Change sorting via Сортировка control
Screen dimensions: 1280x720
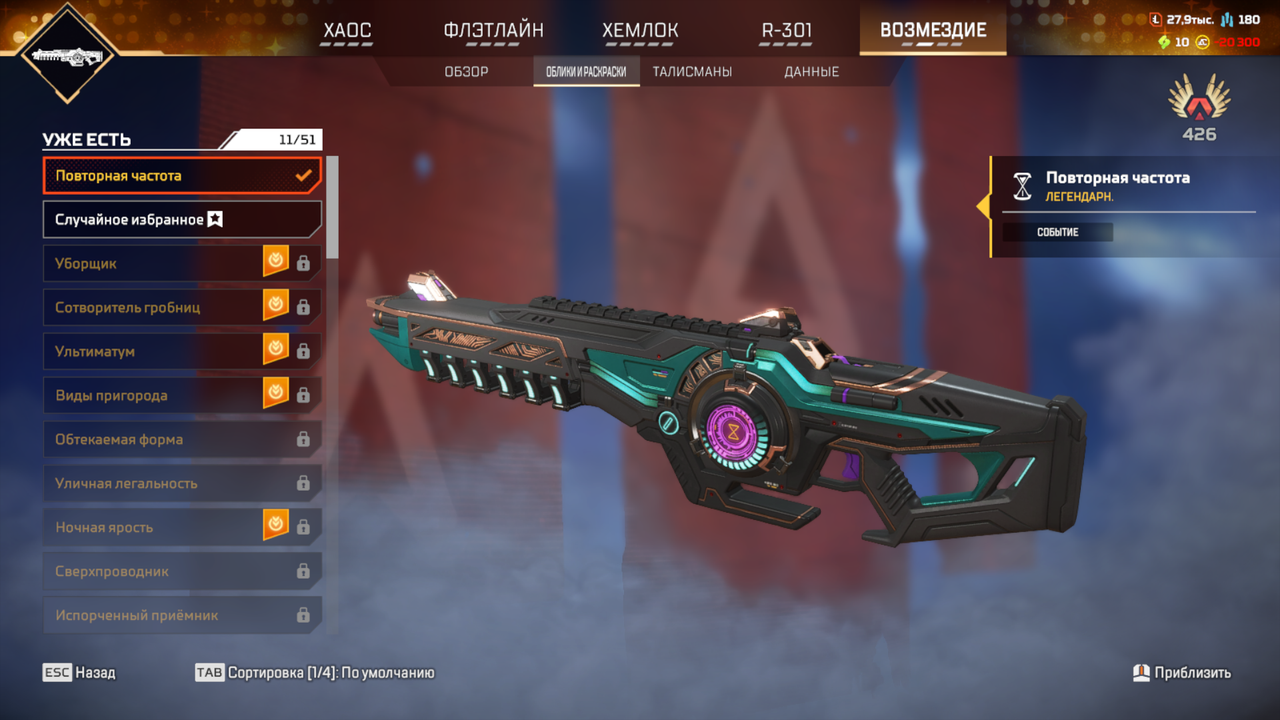pos(315,673)
